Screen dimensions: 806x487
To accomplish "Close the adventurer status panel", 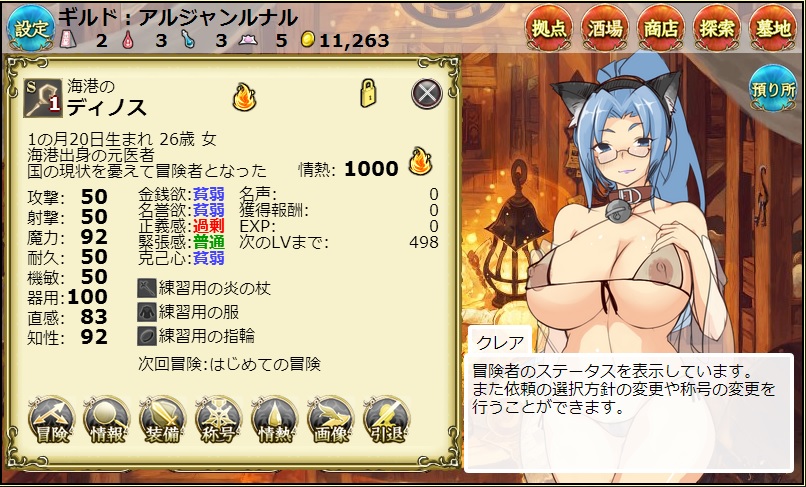I will (x=427, y=94).
